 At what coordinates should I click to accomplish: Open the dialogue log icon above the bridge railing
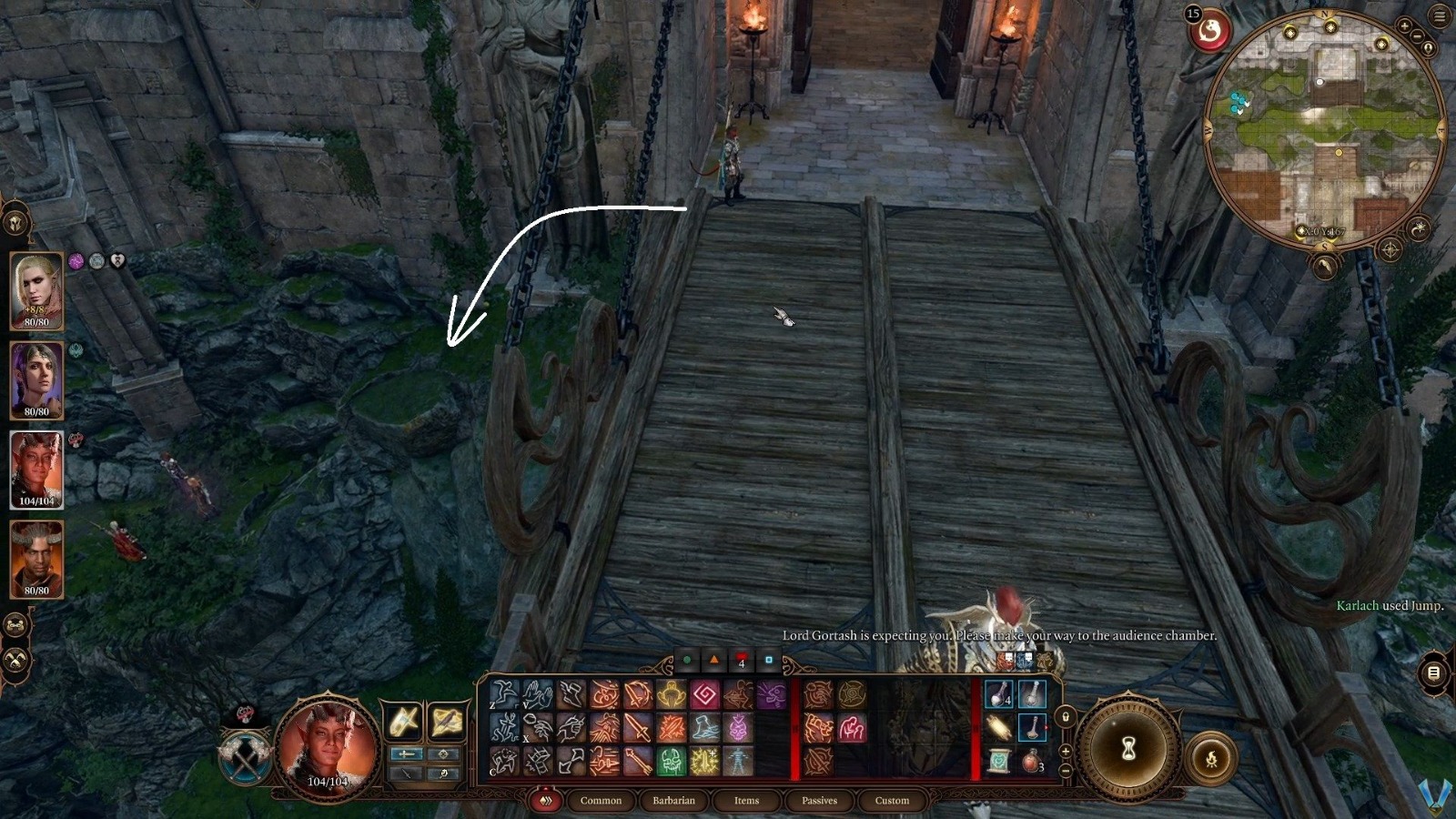1434,672
